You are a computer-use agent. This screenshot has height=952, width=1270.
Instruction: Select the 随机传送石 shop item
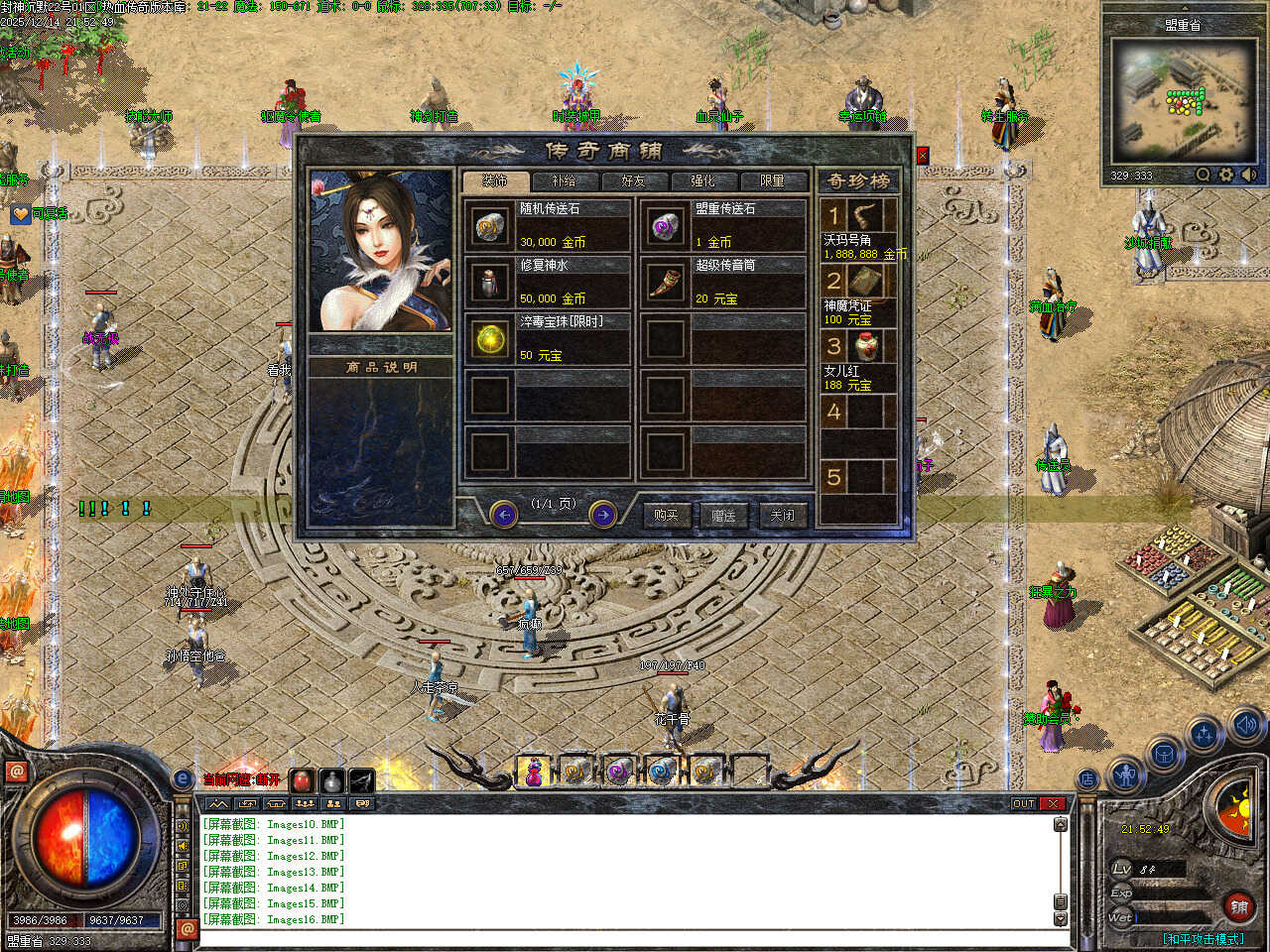click(488, 227)
